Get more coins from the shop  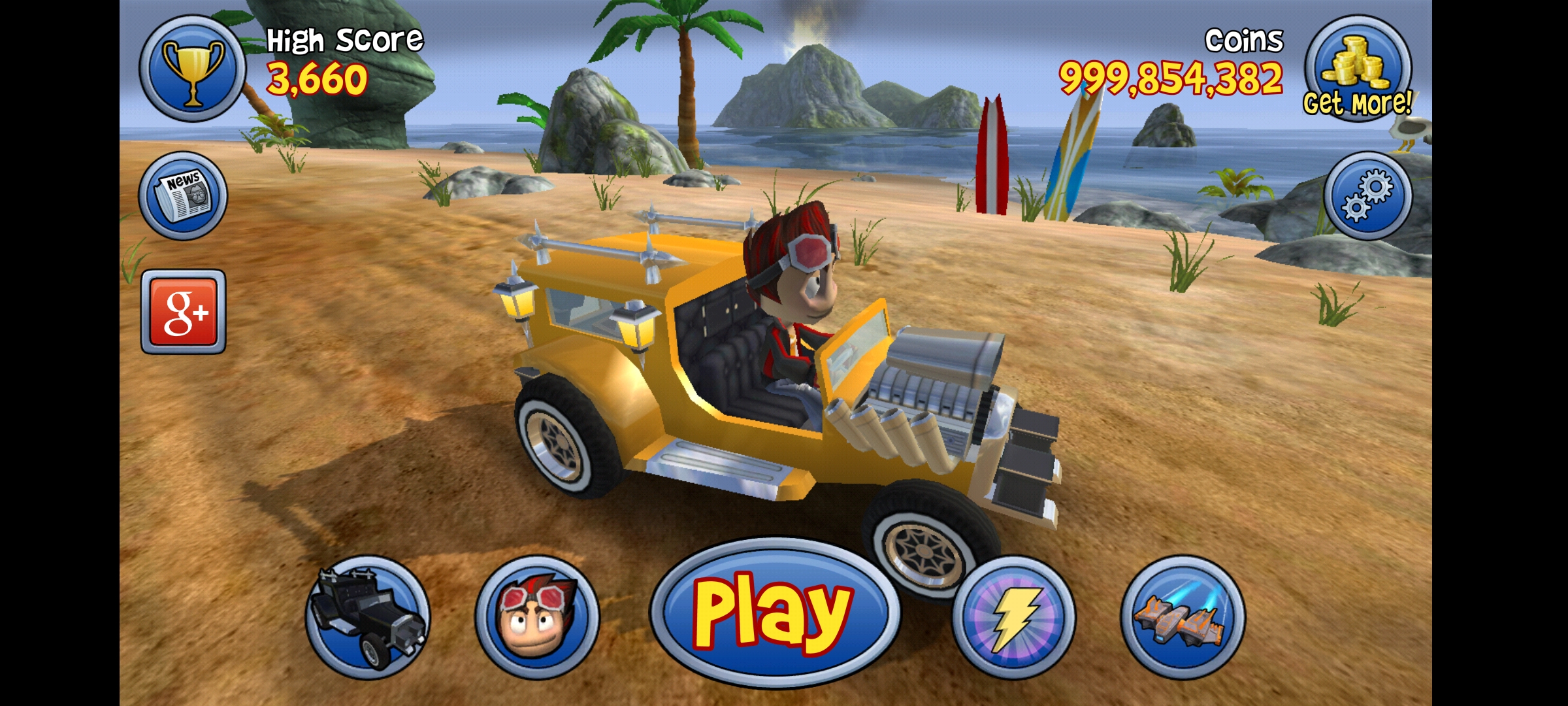[1358, 70]
